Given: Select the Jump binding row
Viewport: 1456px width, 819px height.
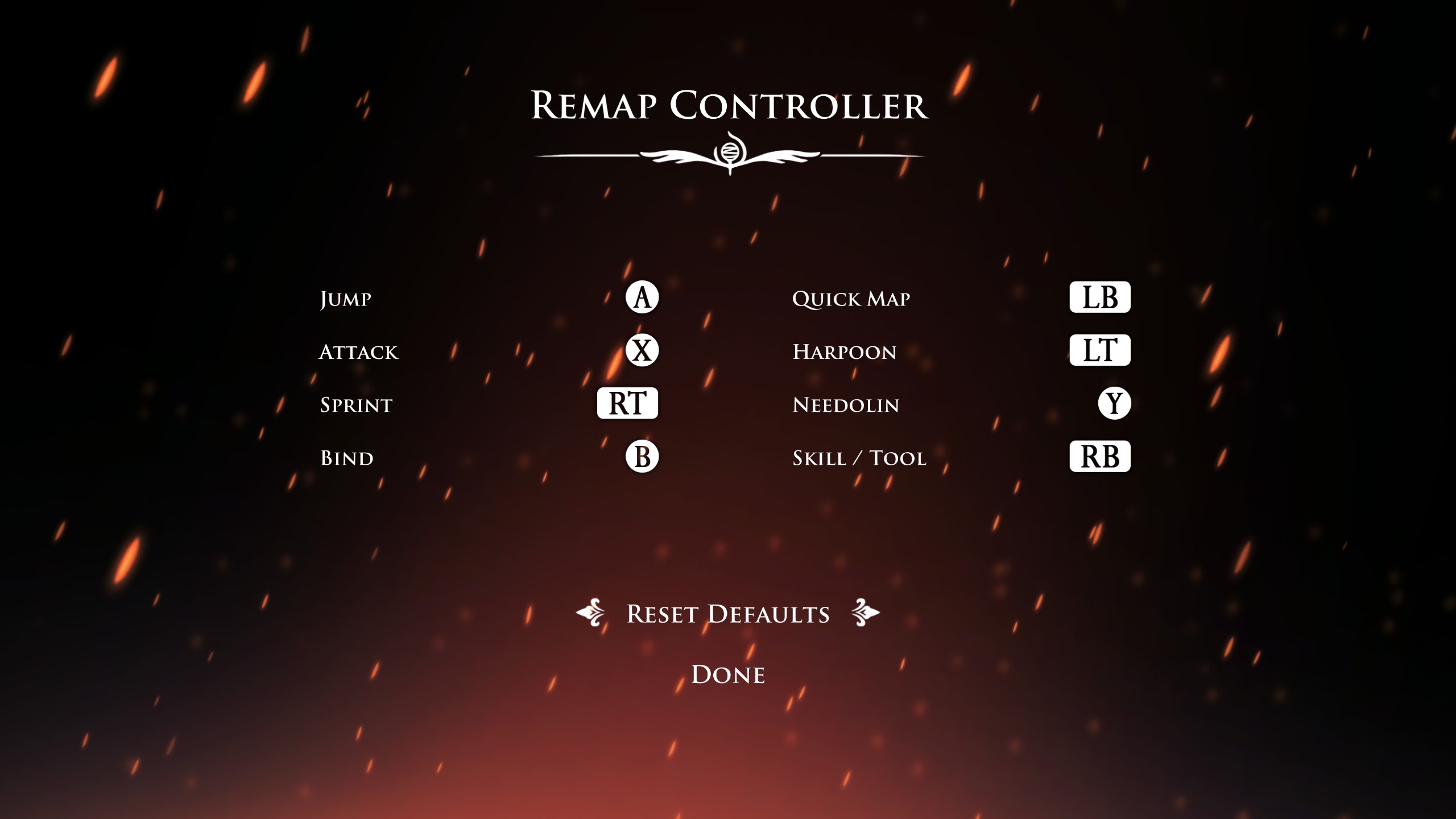Looking at the screenshot, I should [345, 298].
